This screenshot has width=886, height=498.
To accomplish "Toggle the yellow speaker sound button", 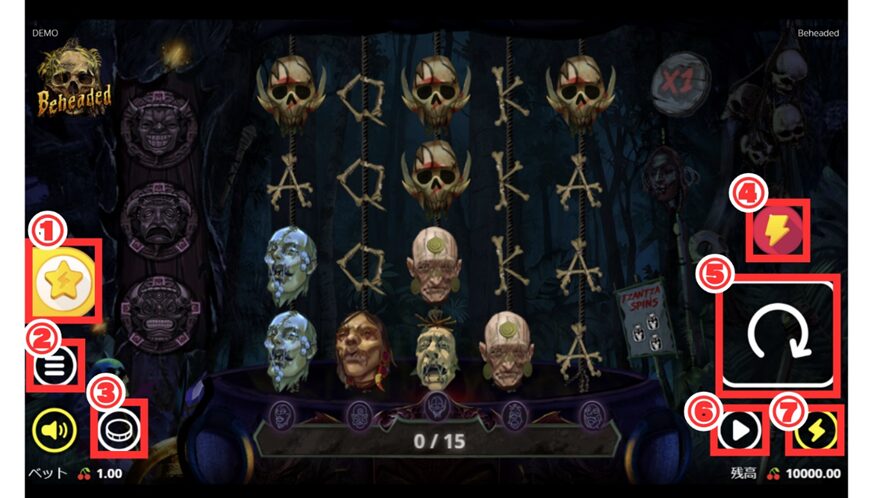I will [x=55, y=431].
